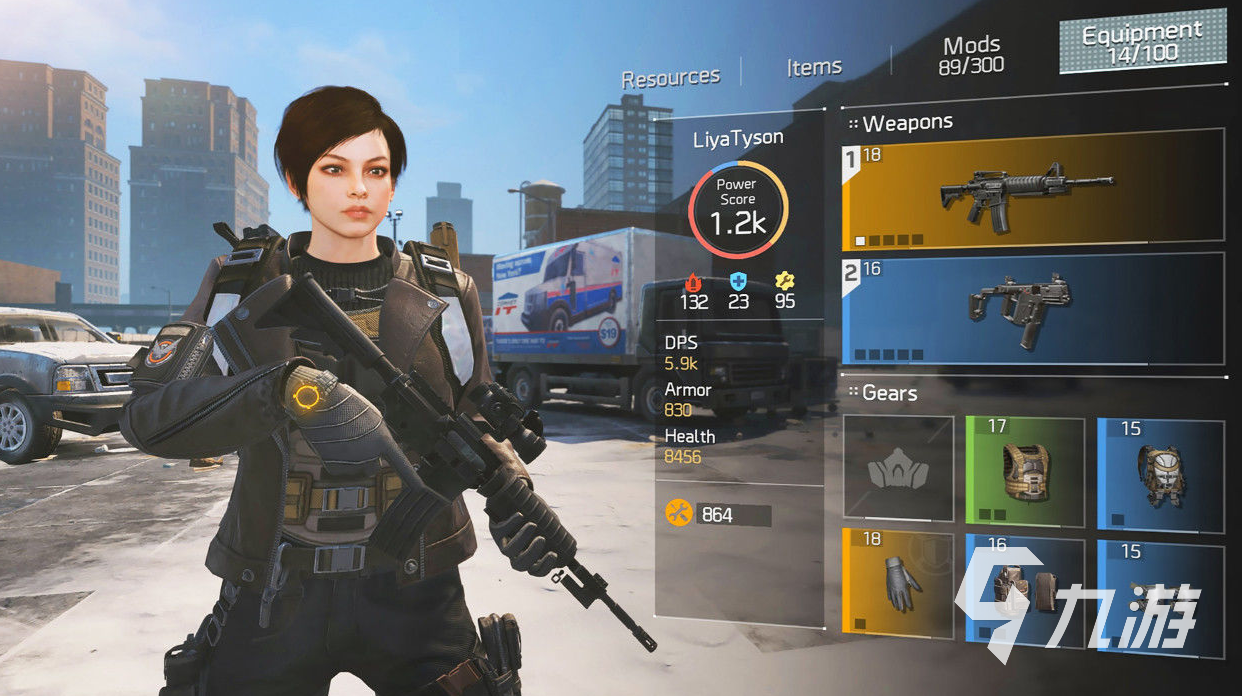Open the Items tab
Viewport: 1242px width, 696px height.
(x=814, y=67)
